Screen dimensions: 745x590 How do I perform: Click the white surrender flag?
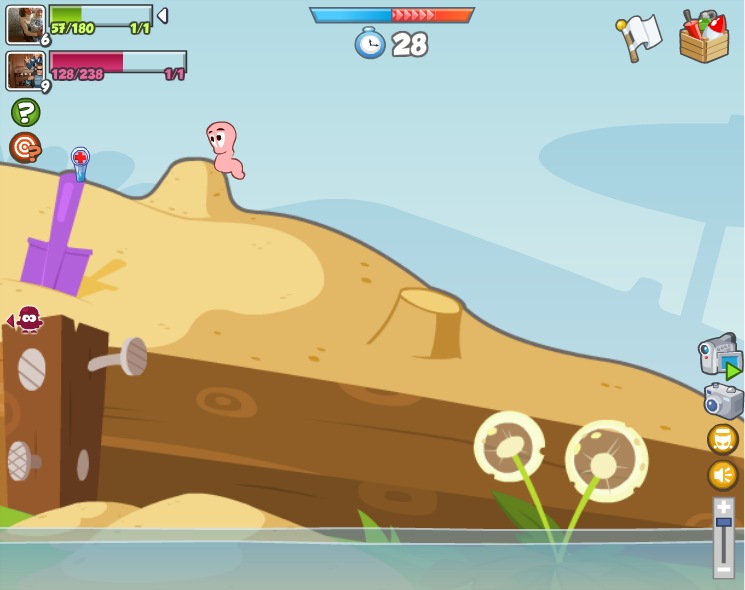[x=639, y=37]
